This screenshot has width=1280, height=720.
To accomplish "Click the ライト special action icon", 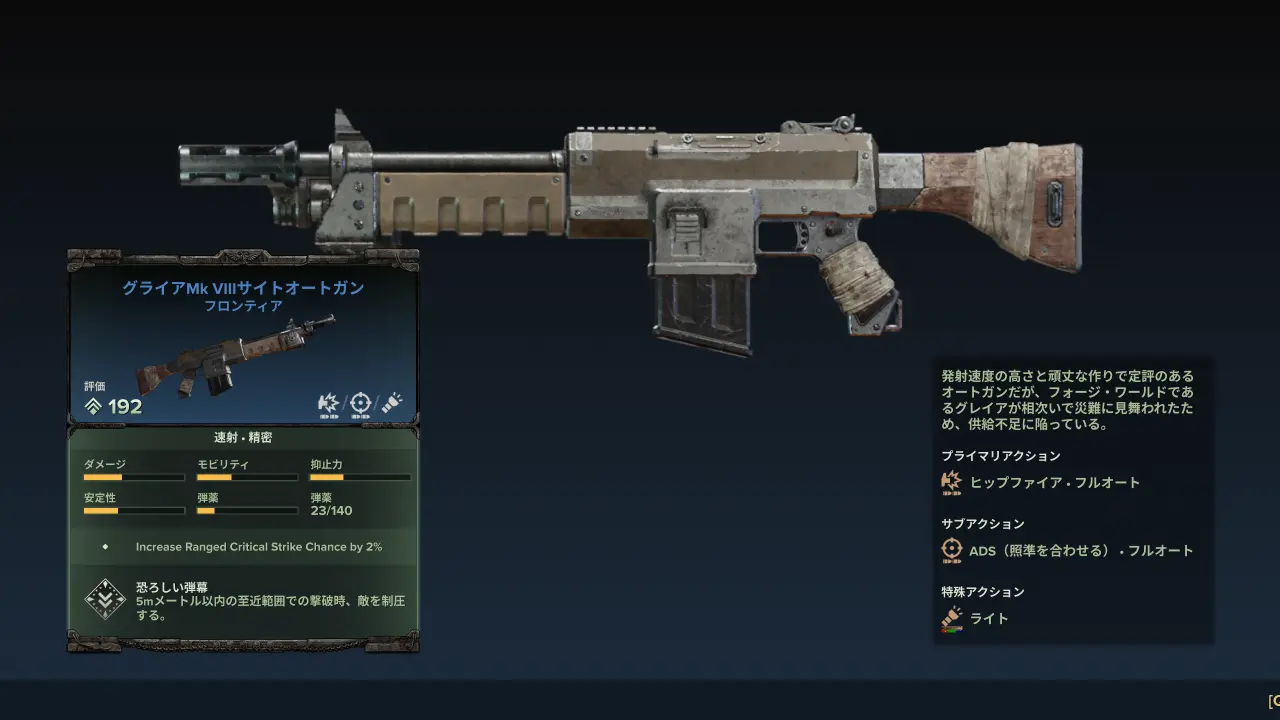I will [951, 618].
